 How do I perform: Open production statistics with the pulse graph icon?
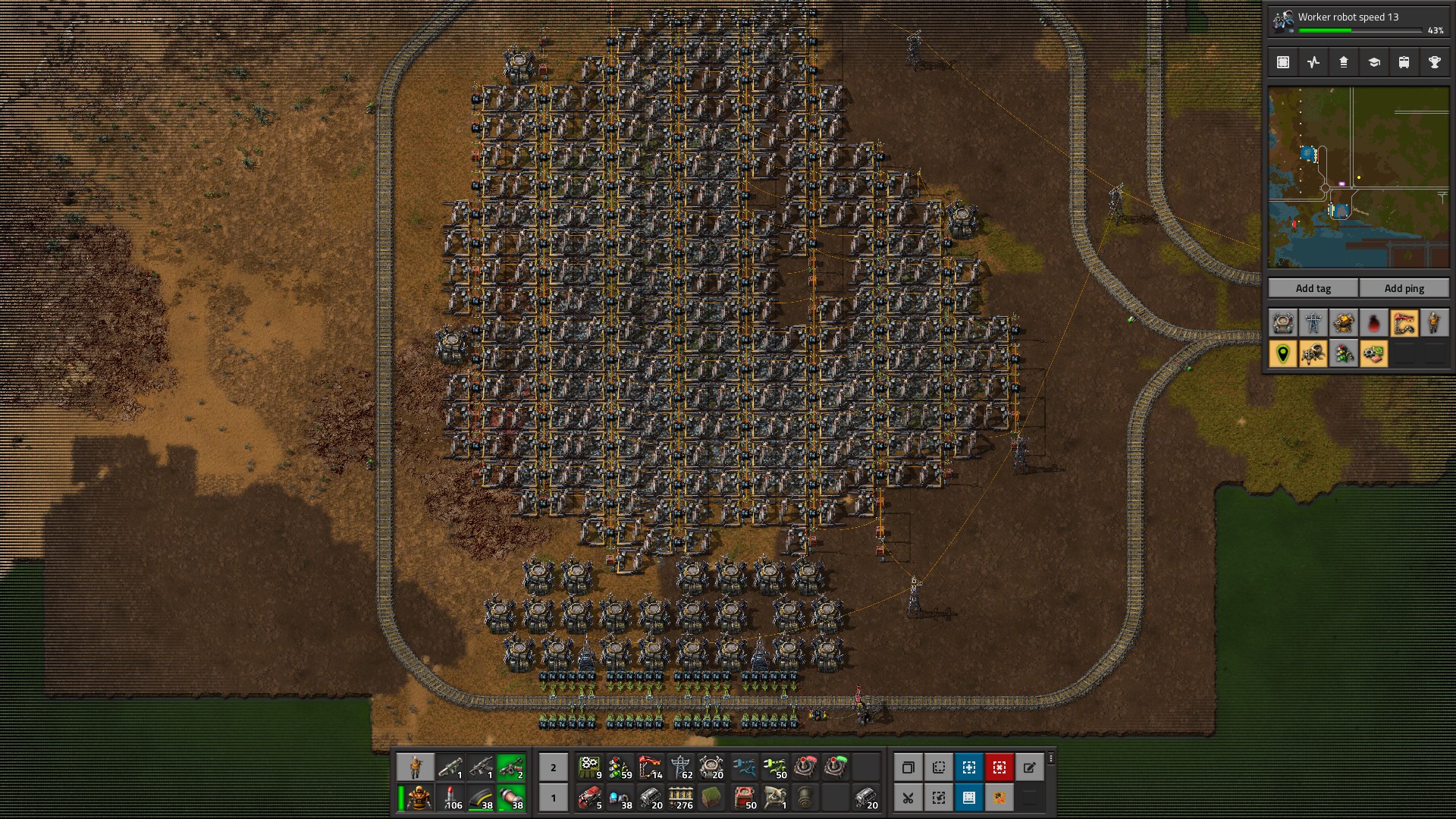(1313, 62)
